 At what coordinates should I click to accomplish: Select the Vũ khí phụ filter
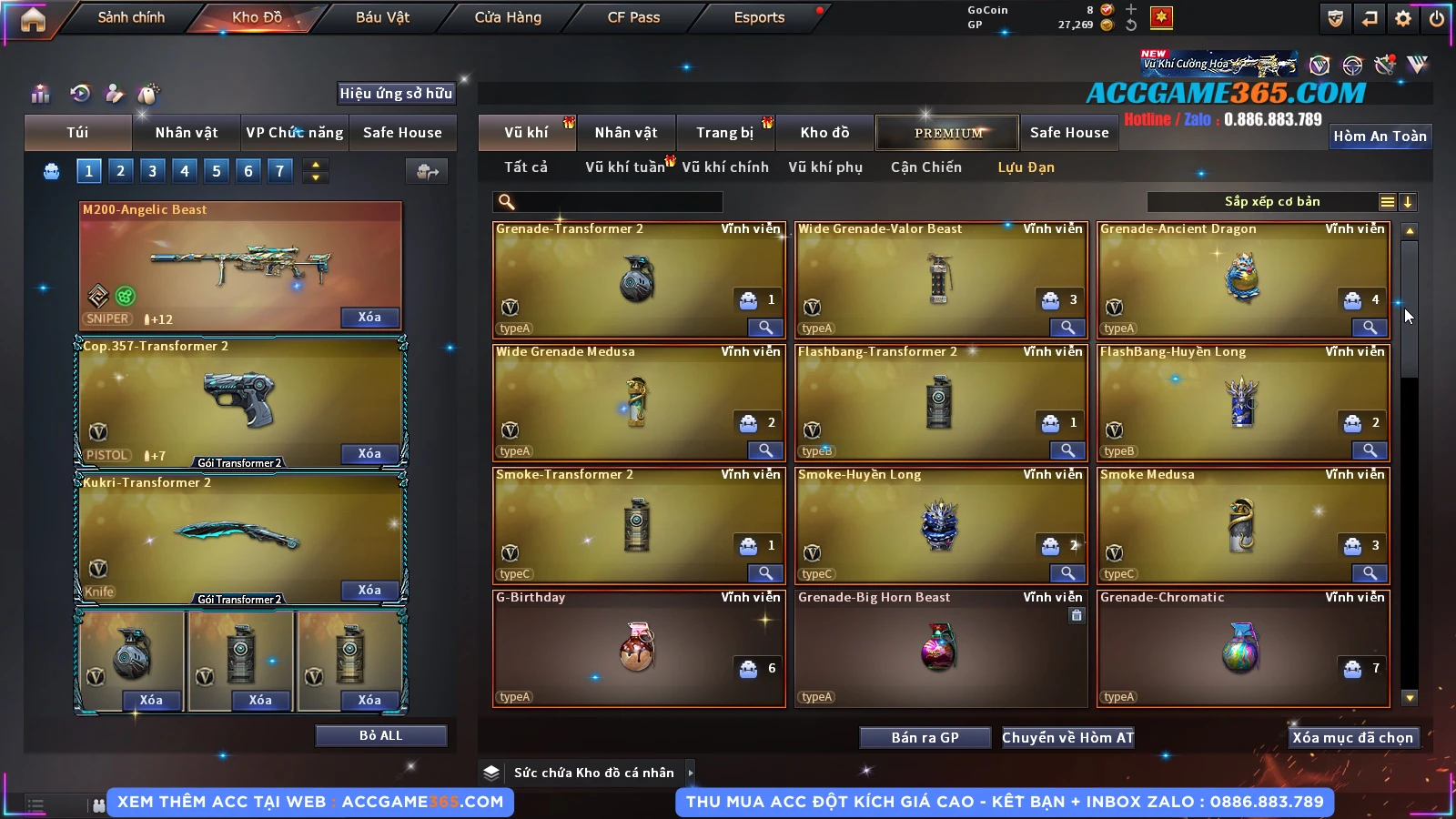click(x=825, y=167)
